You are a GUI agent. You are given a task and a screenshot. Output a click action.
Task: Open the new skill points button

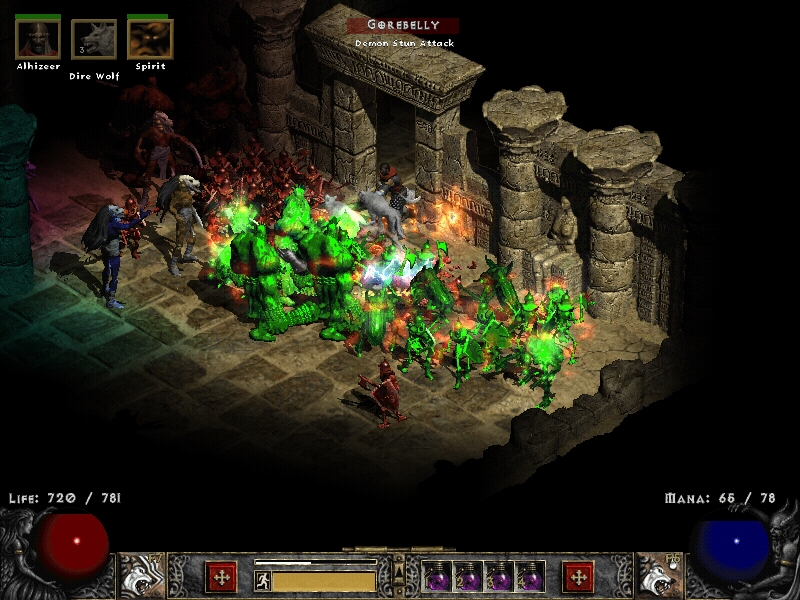(x=578, y=576)
